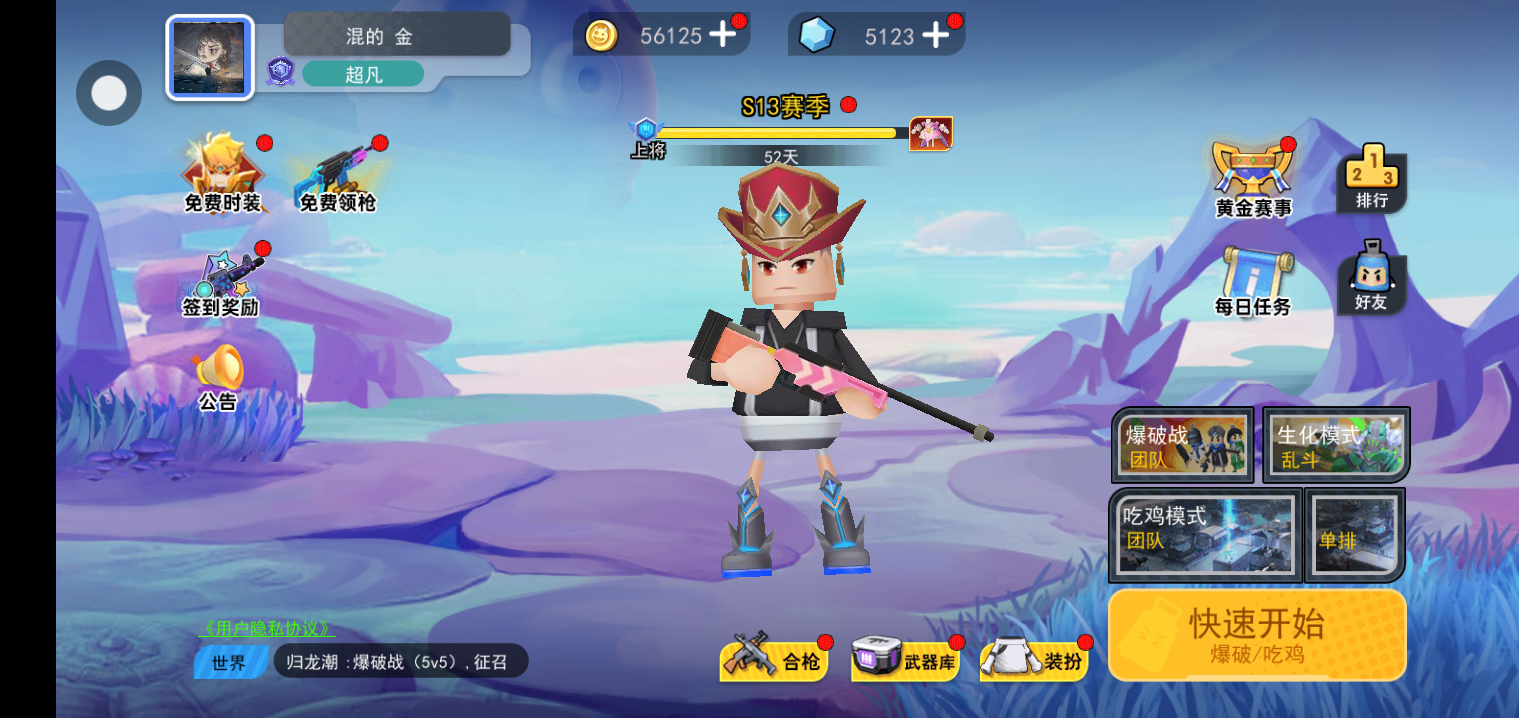Open the 免费时装 free outfit offer
This screenshot has height=718, width=1519.
(222, 175)
